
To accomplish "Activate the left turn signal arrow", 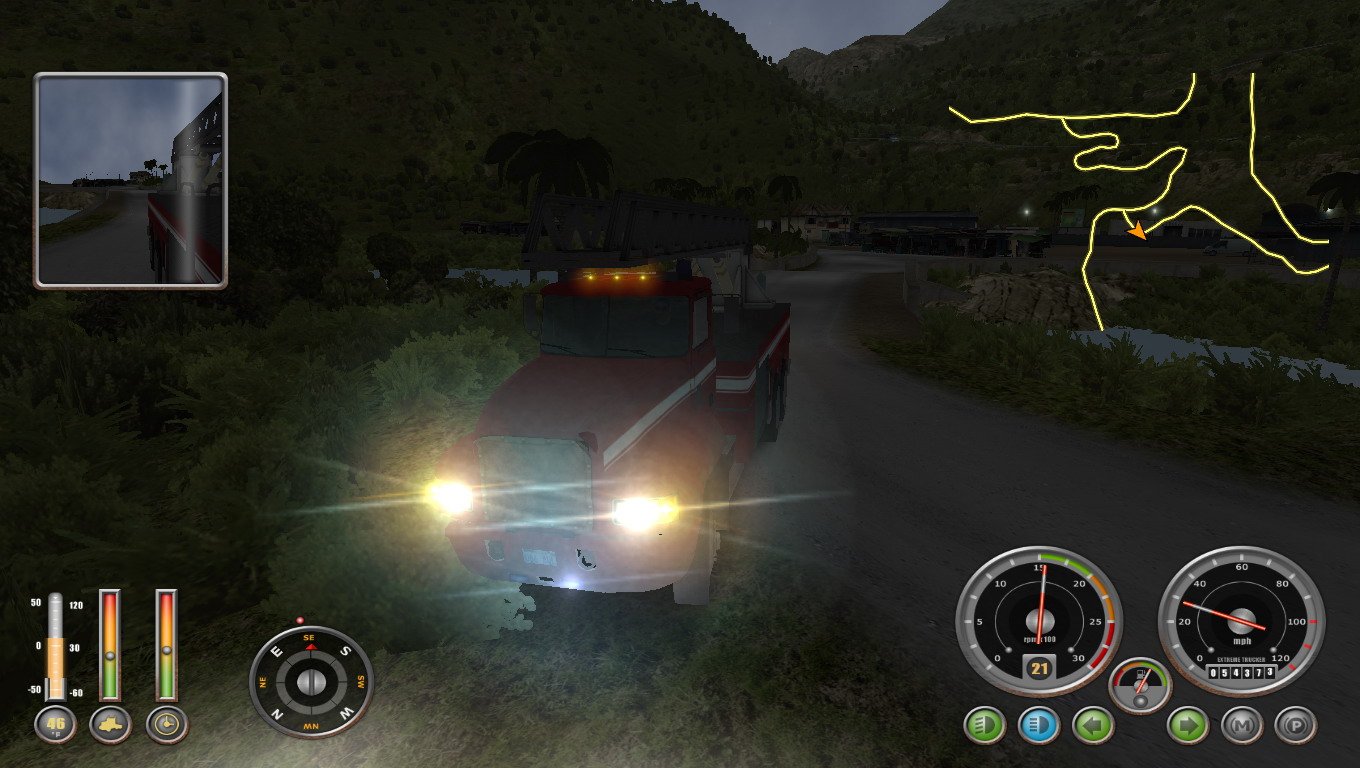I will [1093, 725].
